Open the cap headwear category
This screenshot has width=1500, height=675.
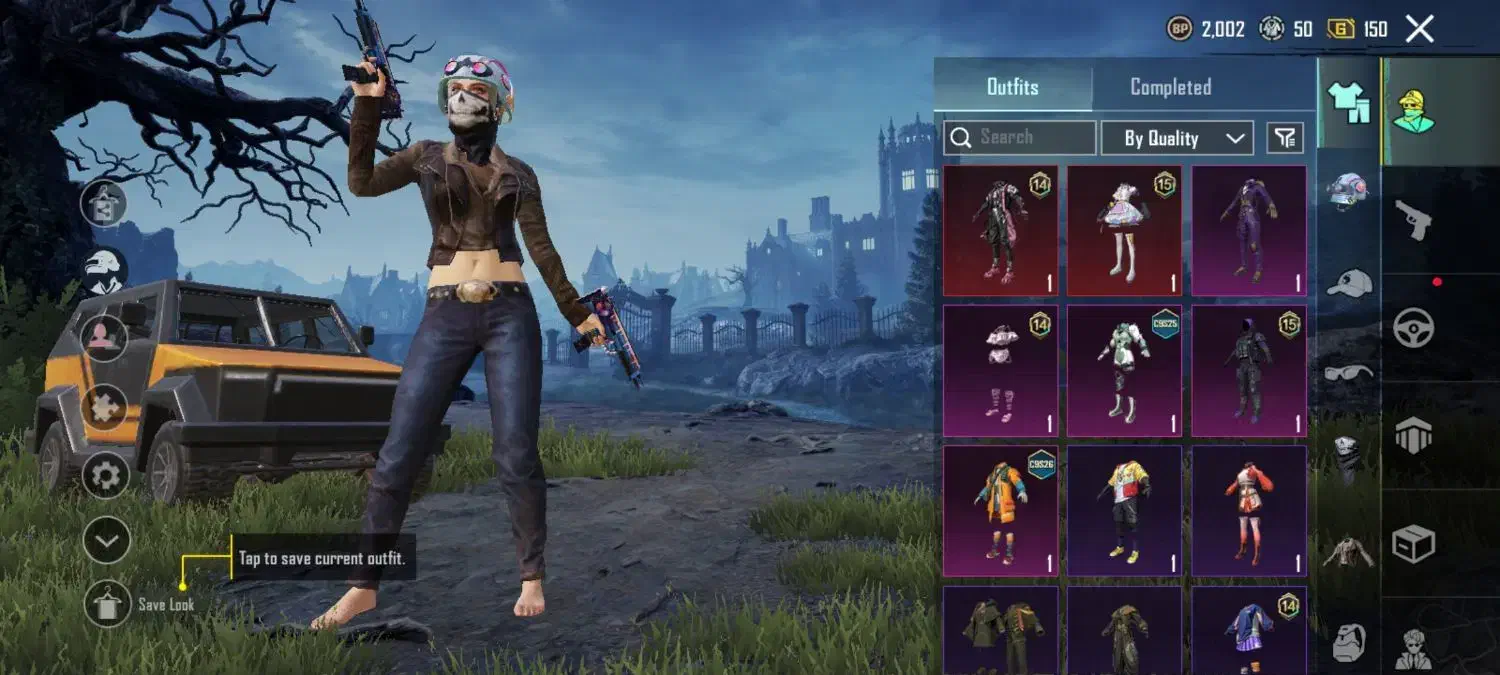[1348, 283]
